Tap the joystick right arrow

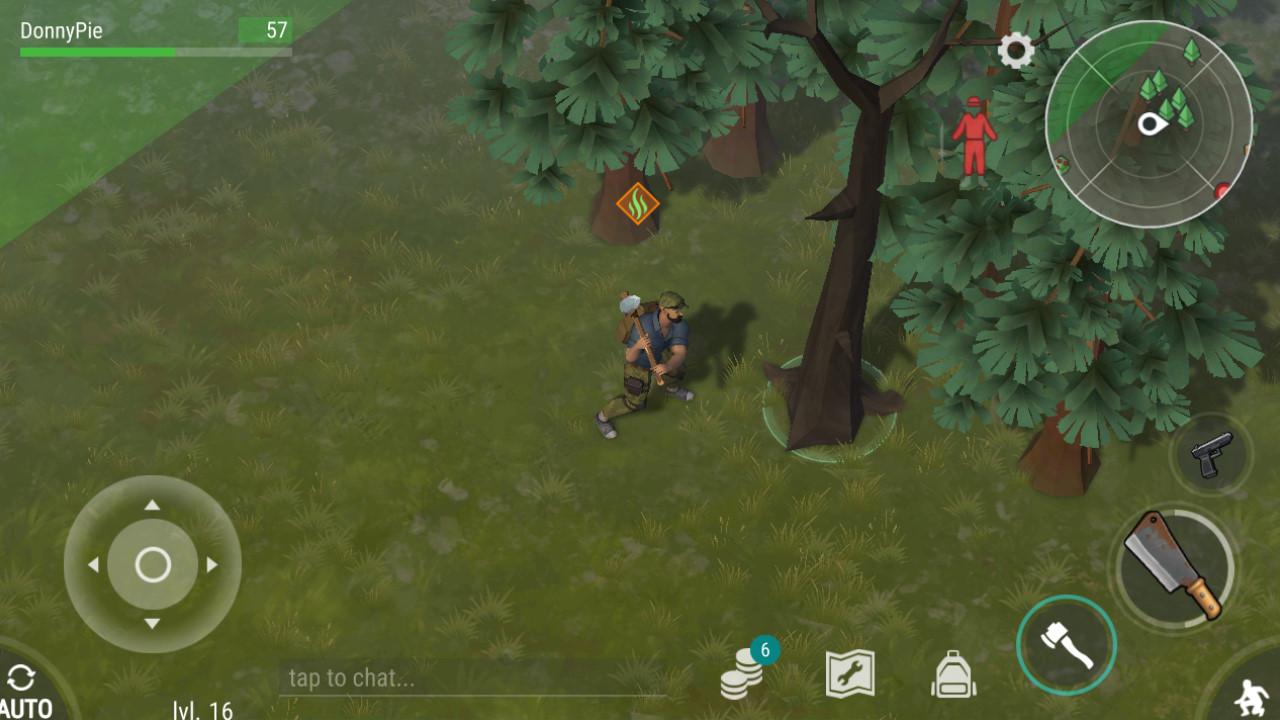(212, 565)
